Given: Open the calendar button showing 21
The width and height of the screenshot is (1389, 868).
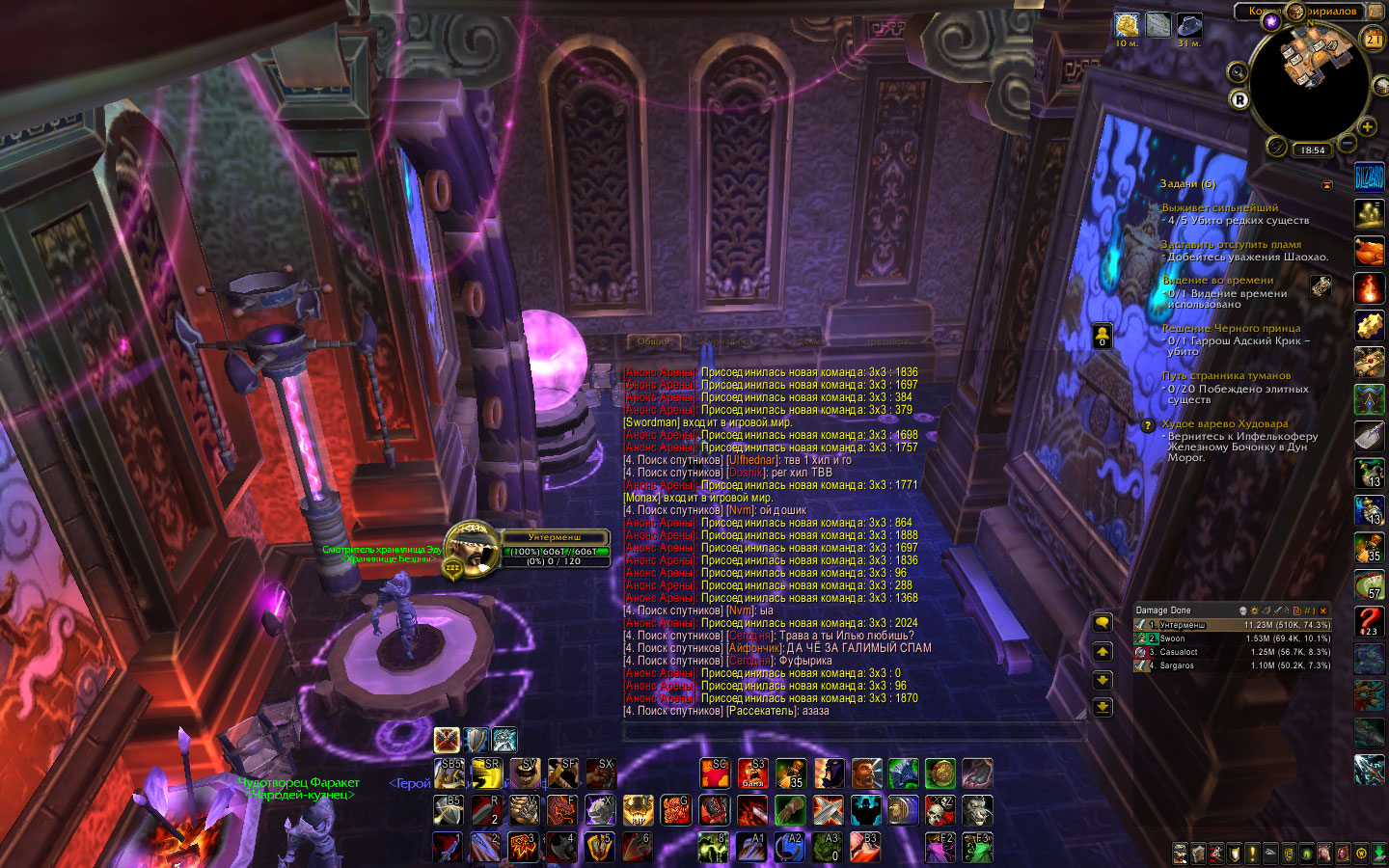Looking at the screenshot, I should tap(1373, 39).
